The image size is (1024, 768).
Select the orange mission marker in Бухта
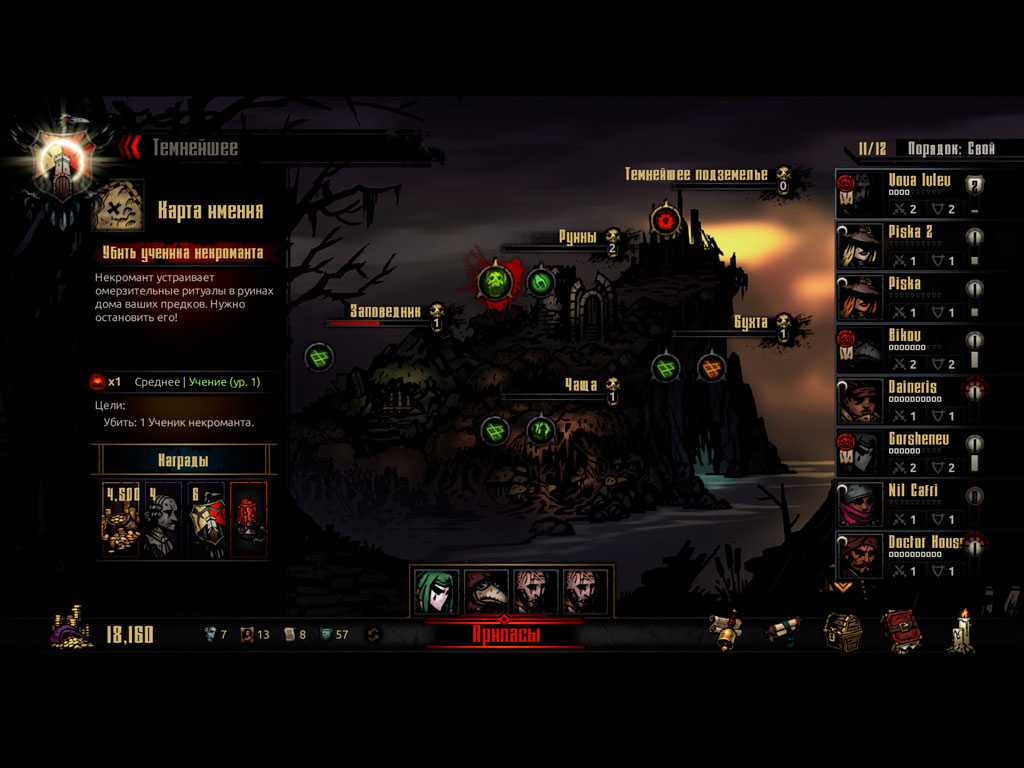[x=711, y=368]
